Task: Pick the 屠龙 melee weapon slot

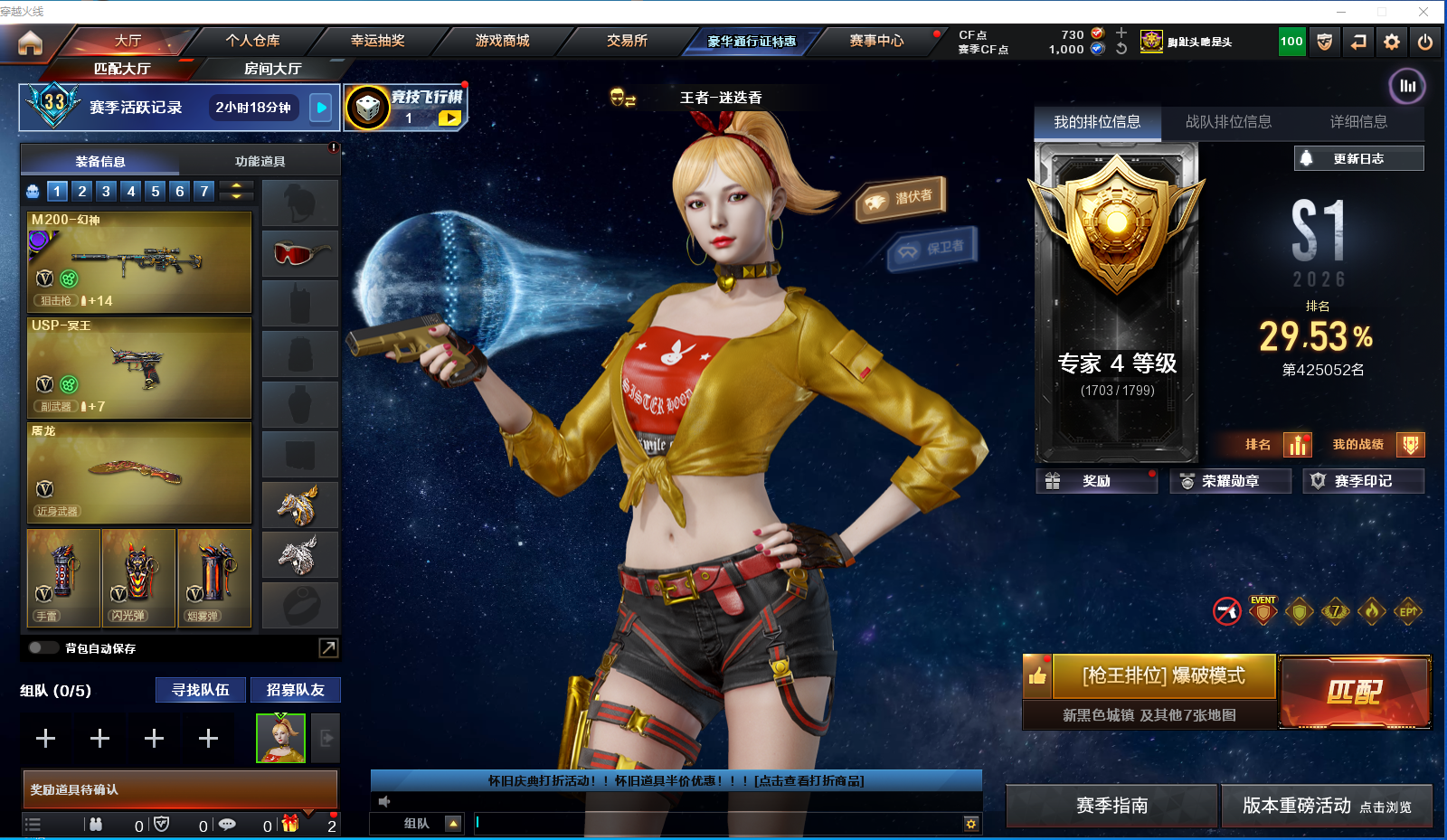Action: [139, 473]
